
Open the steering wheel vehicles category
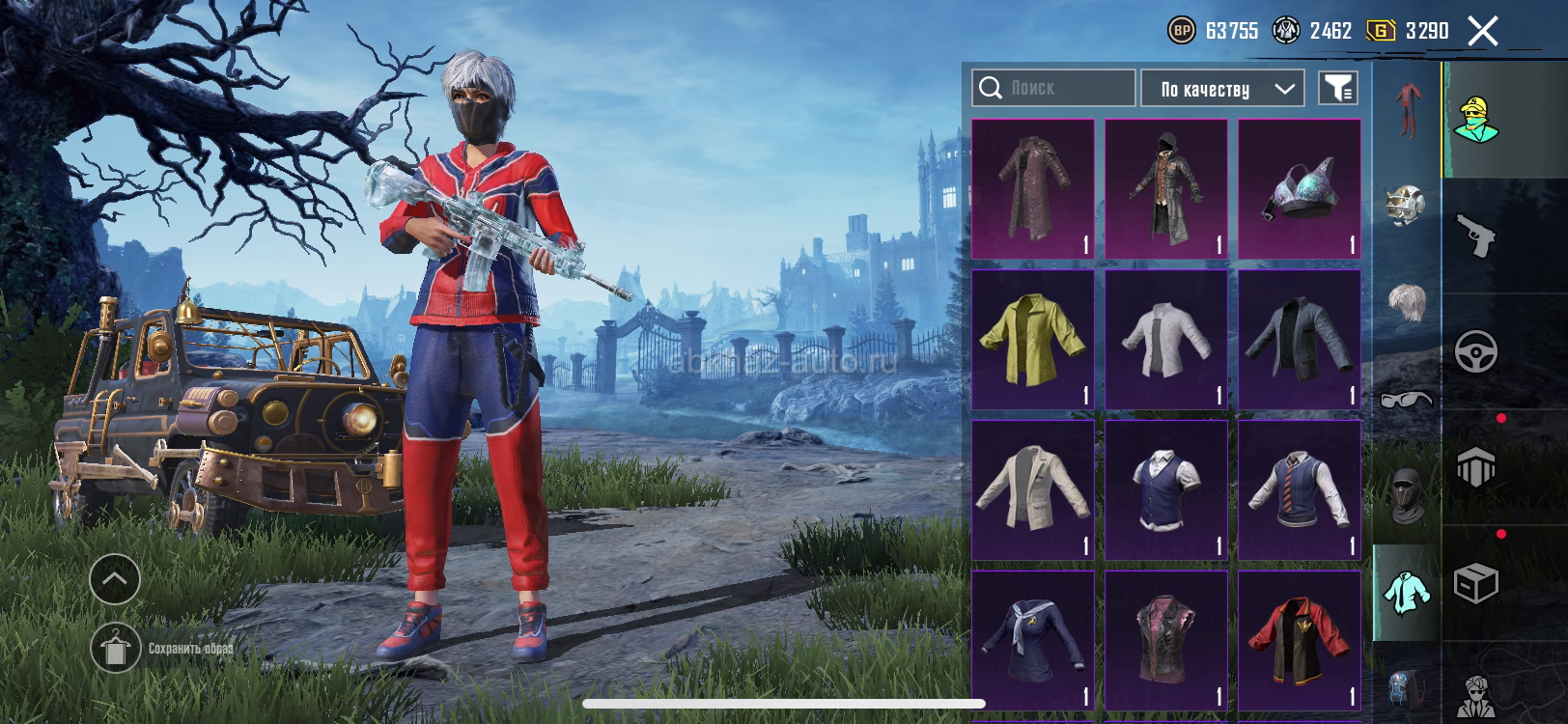pos(1476,351)
